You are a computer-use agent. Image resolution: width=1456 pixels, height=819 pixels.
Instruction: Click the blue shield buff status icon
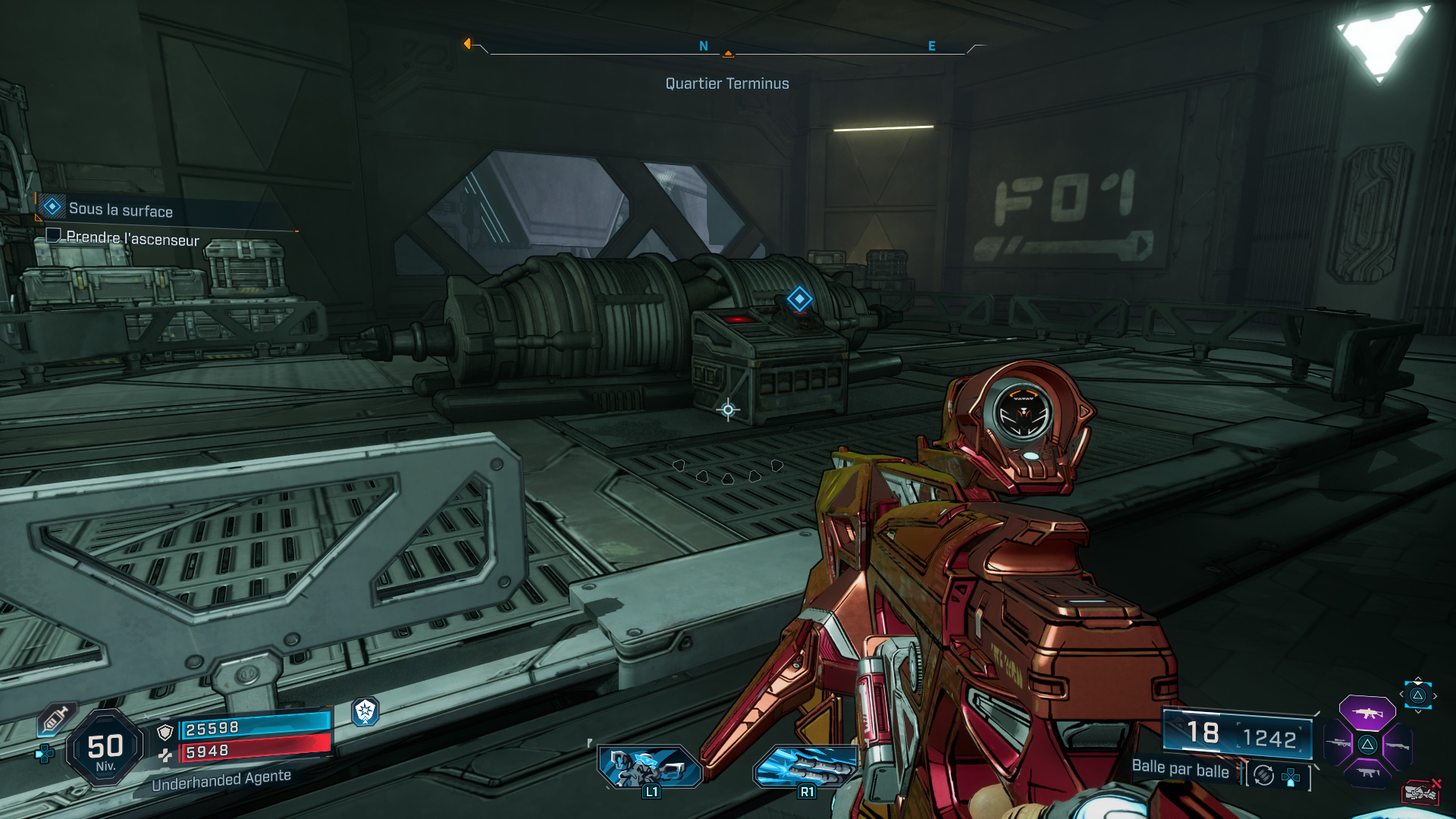point(366,711)
